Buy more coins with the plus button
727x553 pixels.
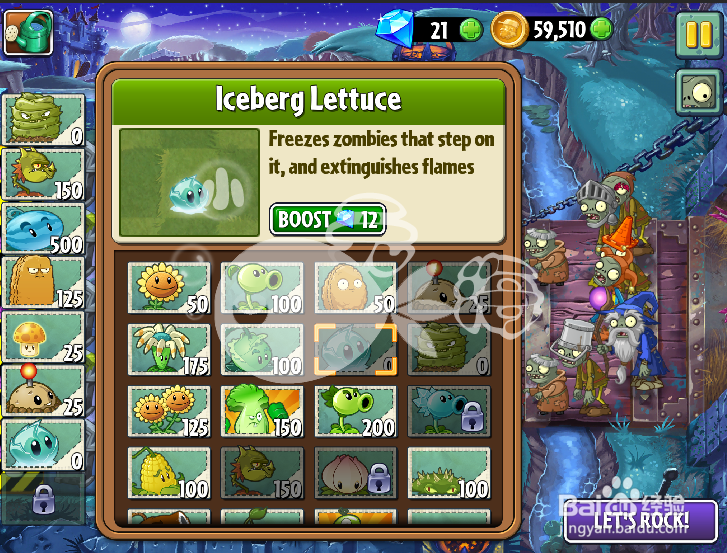(x=601, y=29)
